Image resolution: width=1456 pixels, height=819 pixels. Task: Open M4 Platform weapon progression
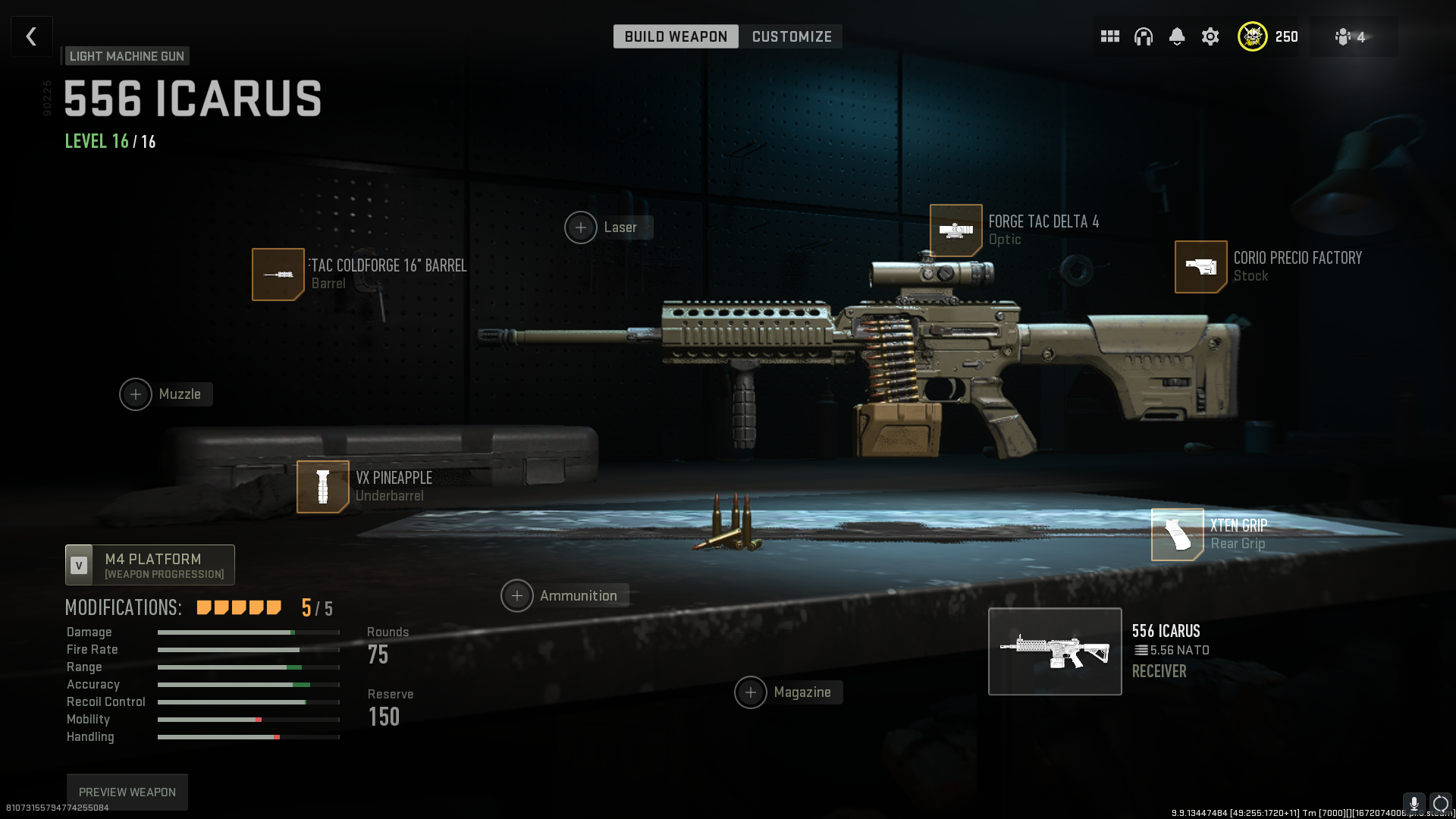pos(150,565)
